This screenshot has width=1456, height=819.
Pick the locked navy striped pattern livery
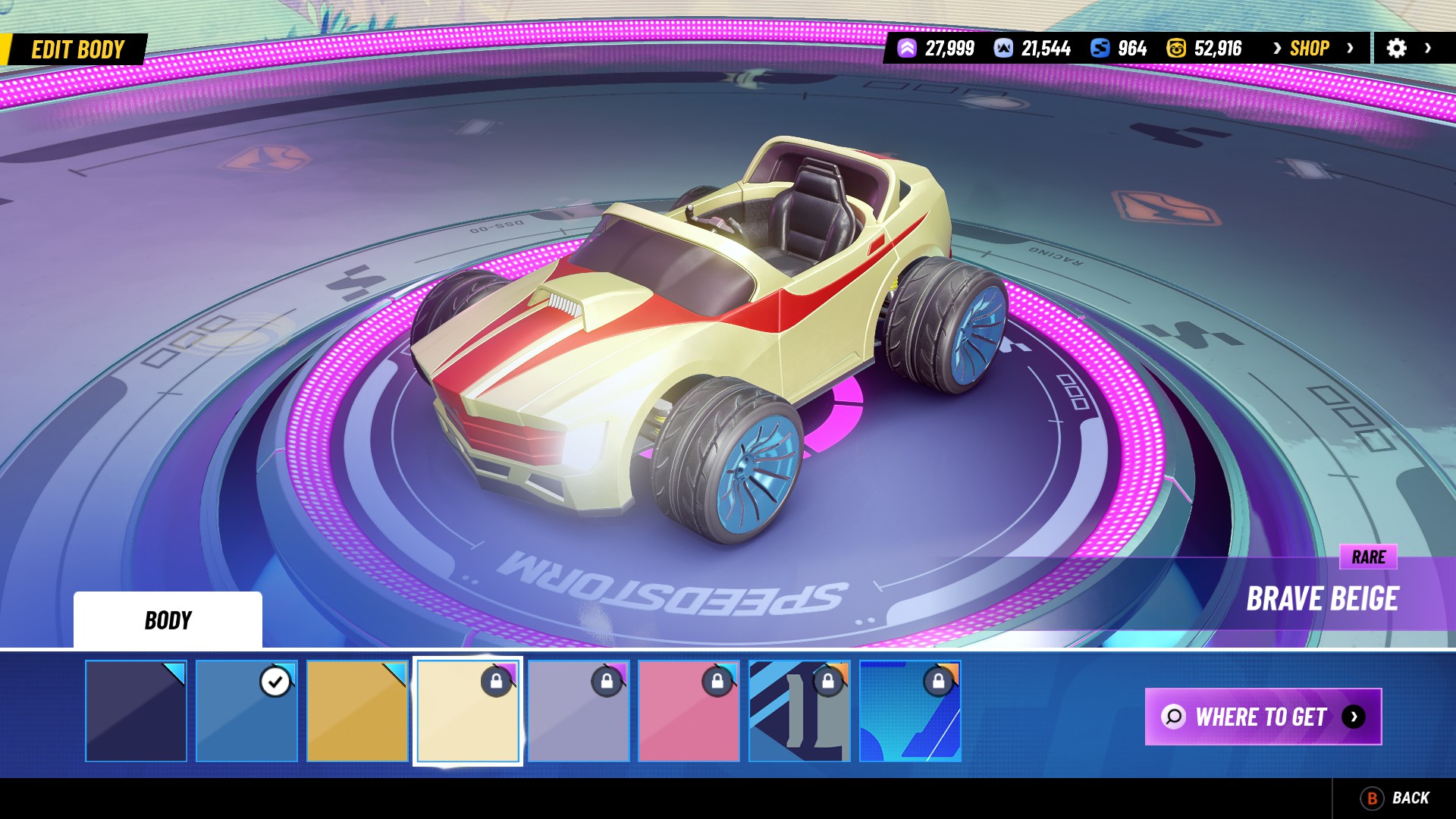799,711
